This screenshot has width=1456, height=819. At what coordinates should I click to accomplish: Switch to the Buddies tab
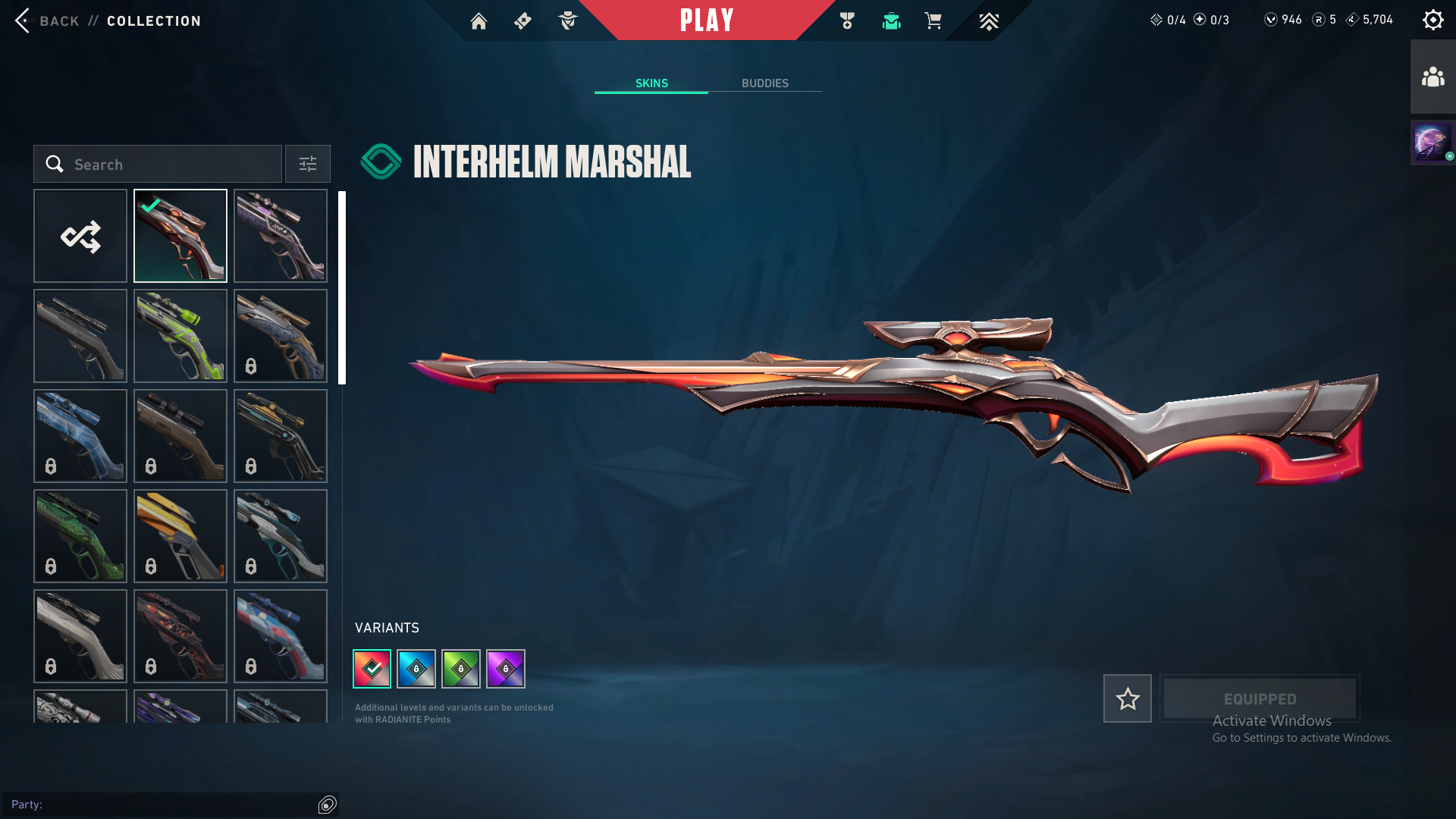pos(764,83)
